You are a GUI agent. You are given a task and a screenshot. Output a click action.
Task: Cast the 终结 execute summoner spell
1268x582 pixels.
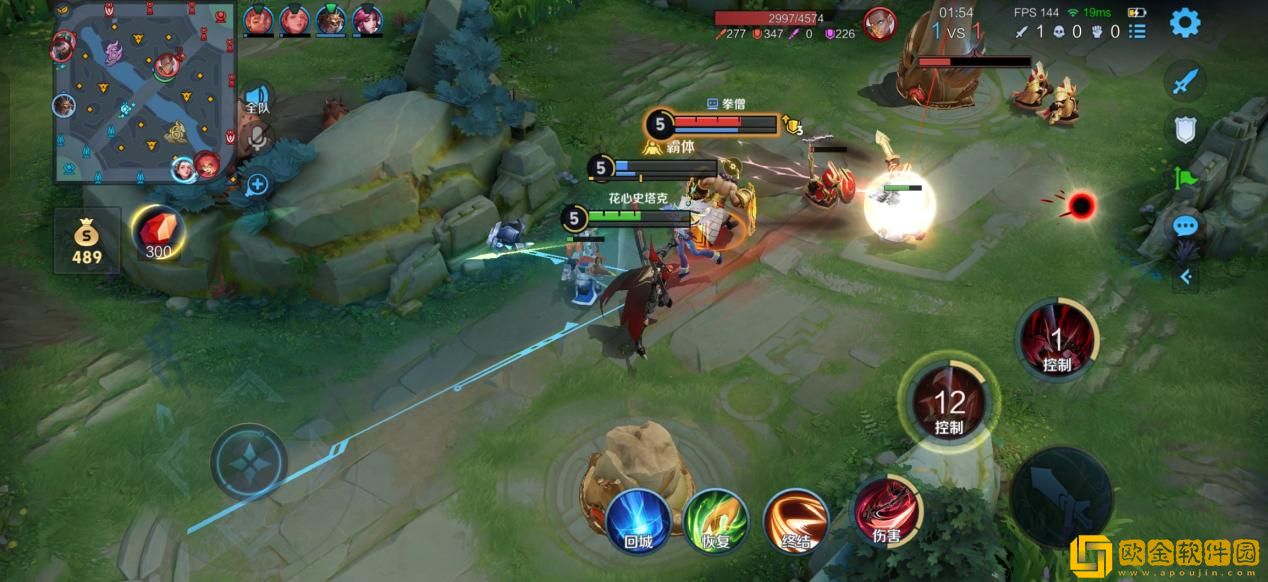pyautogui.click(x=795, y=519)
